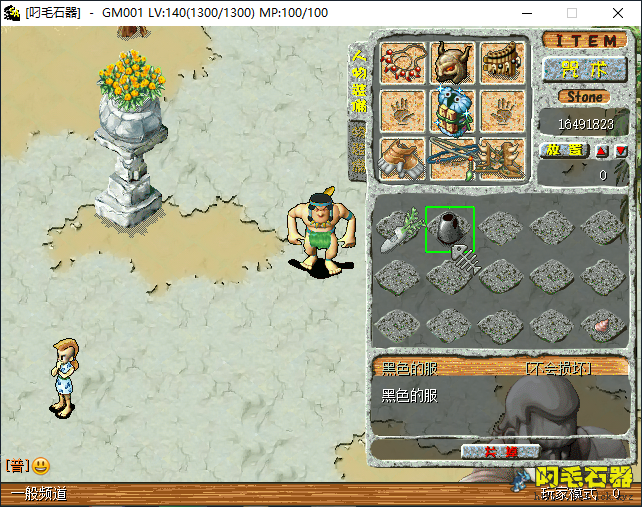Close the game window
Image resolution: width=642 pixels, height=507 pixels.
[617, 13]
